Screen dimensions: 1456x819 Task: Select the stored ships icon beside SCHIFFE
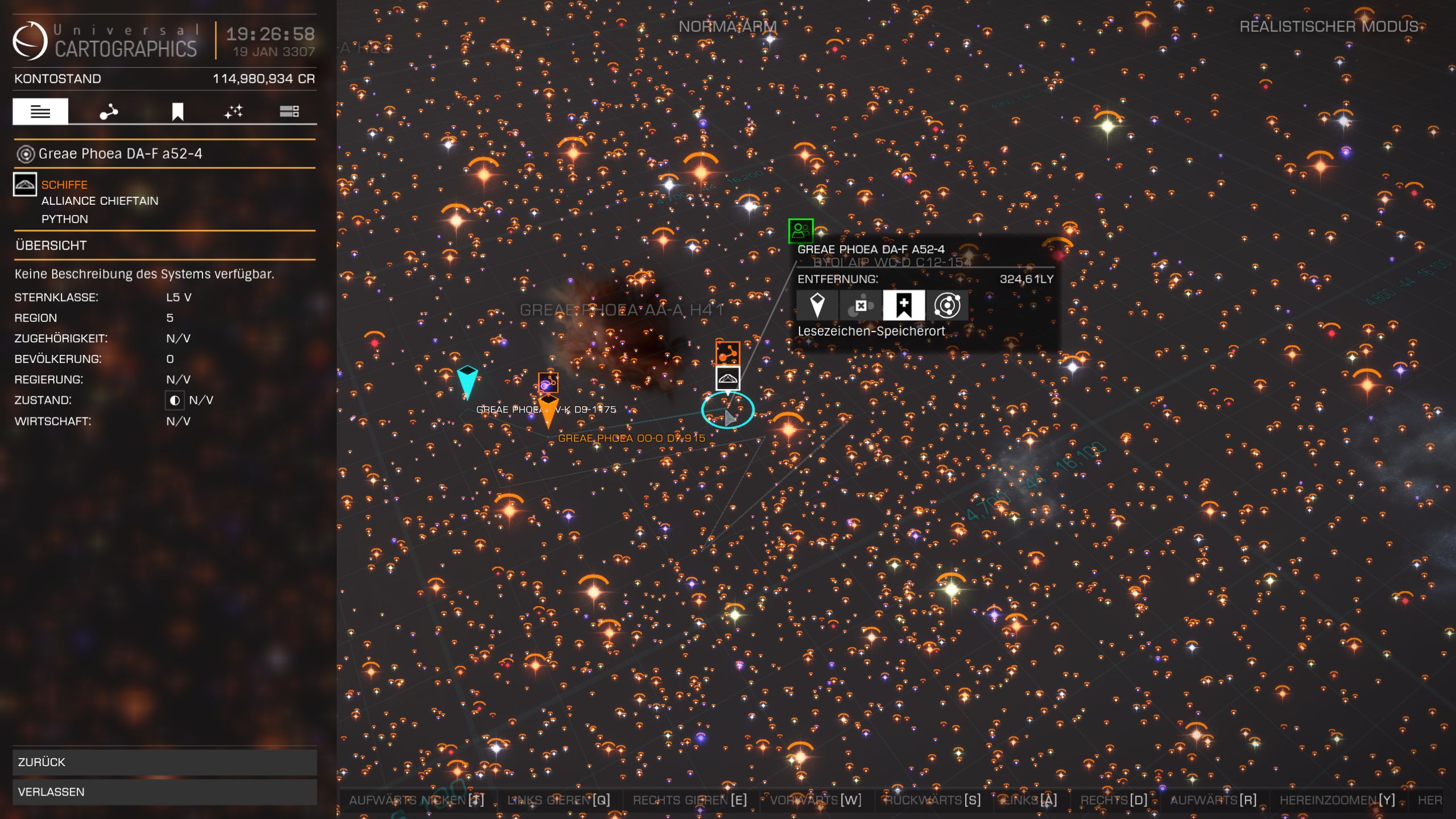click(x=25, y=184)
